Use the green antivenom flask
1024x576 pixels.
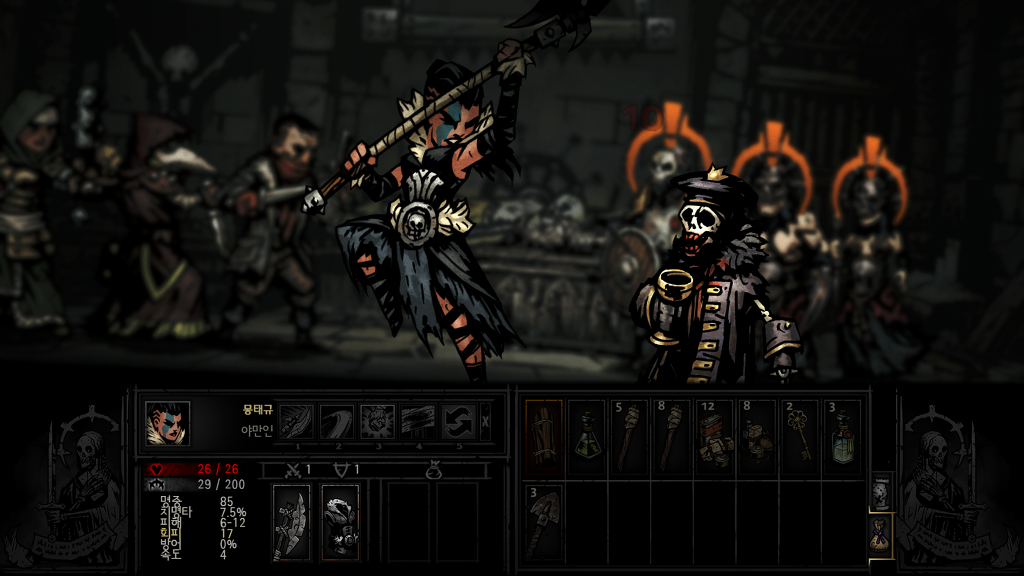[586, 437]
